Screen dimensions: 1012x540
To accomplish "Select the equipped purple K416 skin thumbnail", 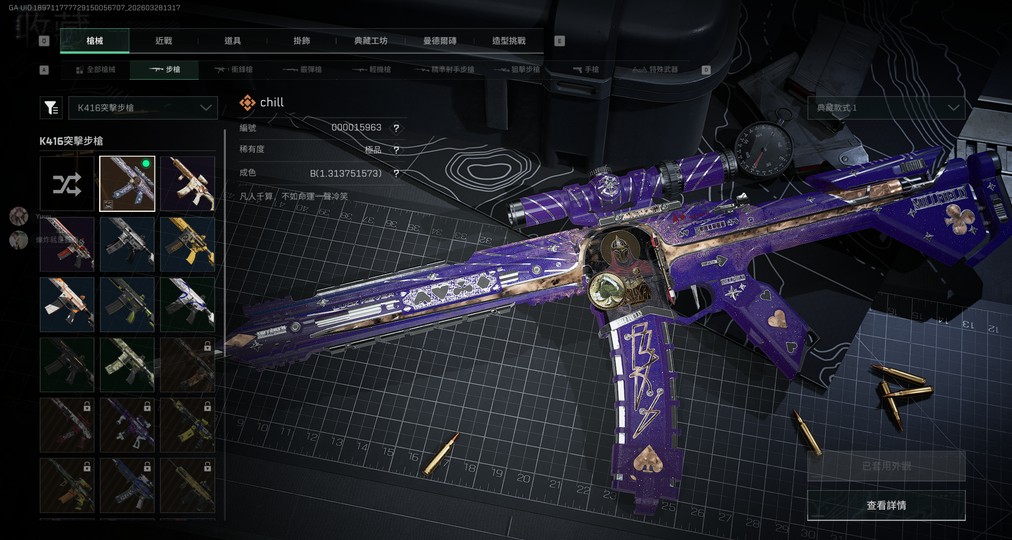I will 127,184.
